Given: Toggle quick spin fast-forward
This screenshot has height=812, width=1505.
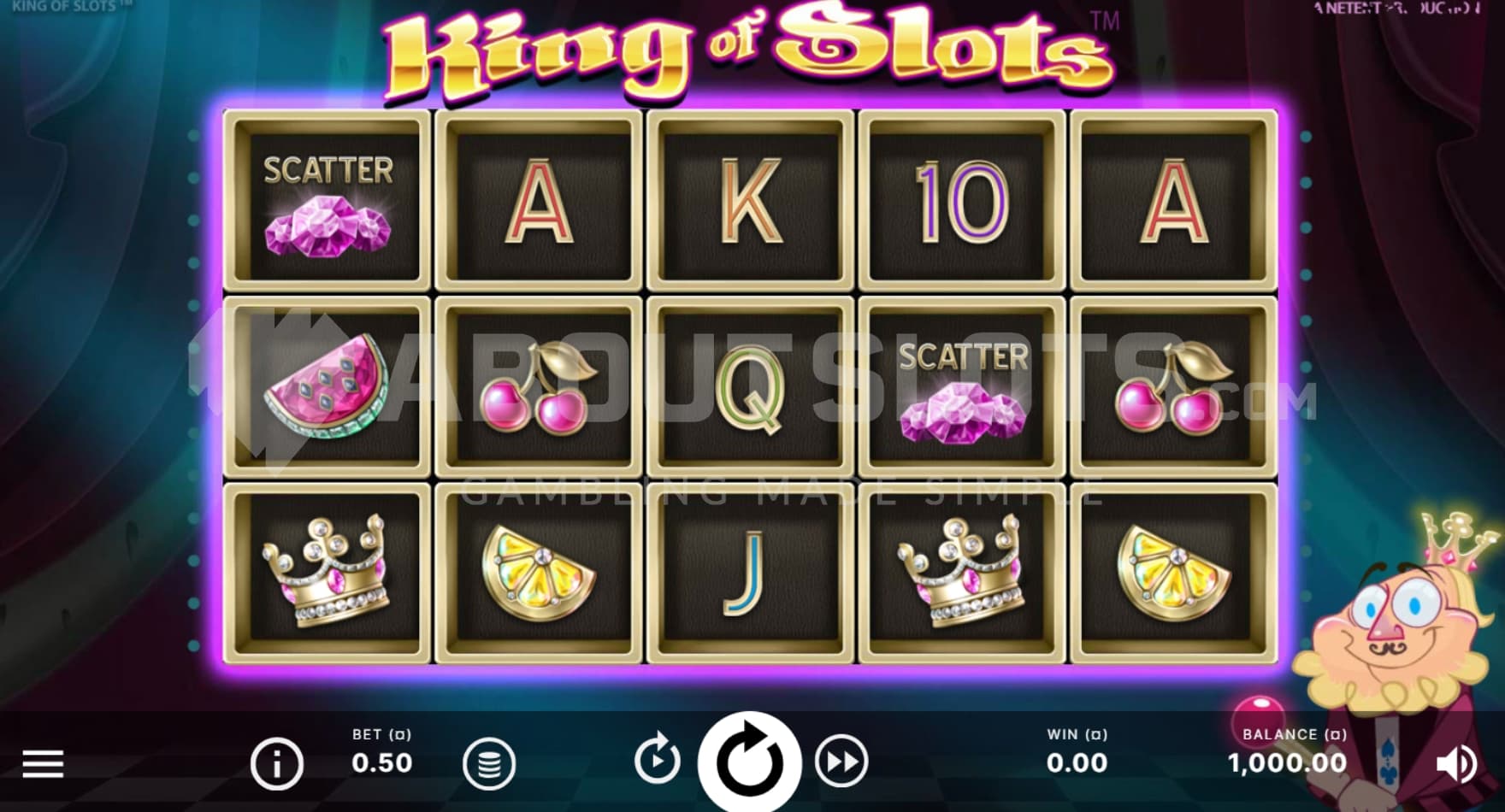Looking at the screenshot, I should (x=841, y=760).
